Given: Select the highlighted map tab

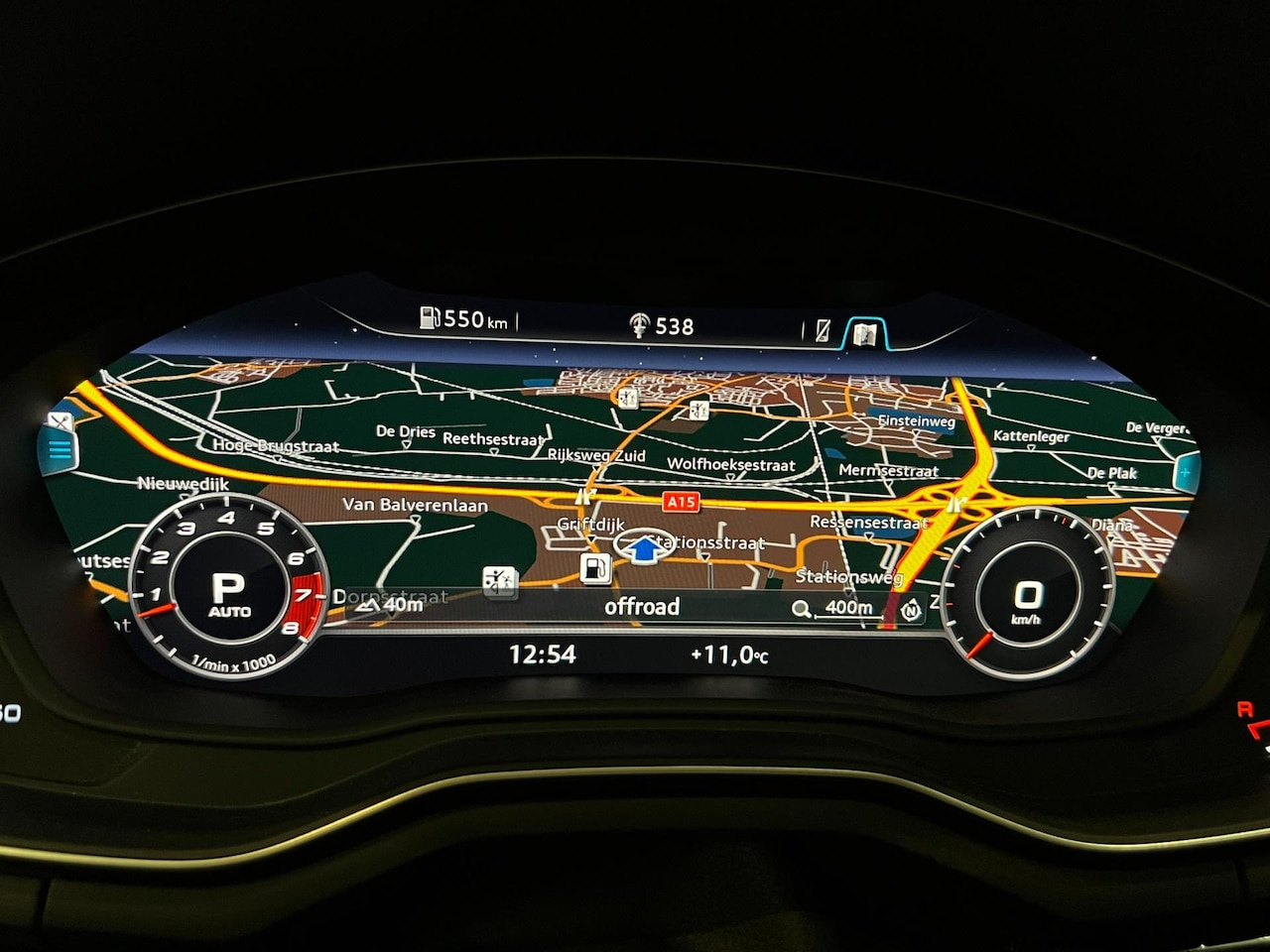Looking at the screenshot, I should (865, 333).
